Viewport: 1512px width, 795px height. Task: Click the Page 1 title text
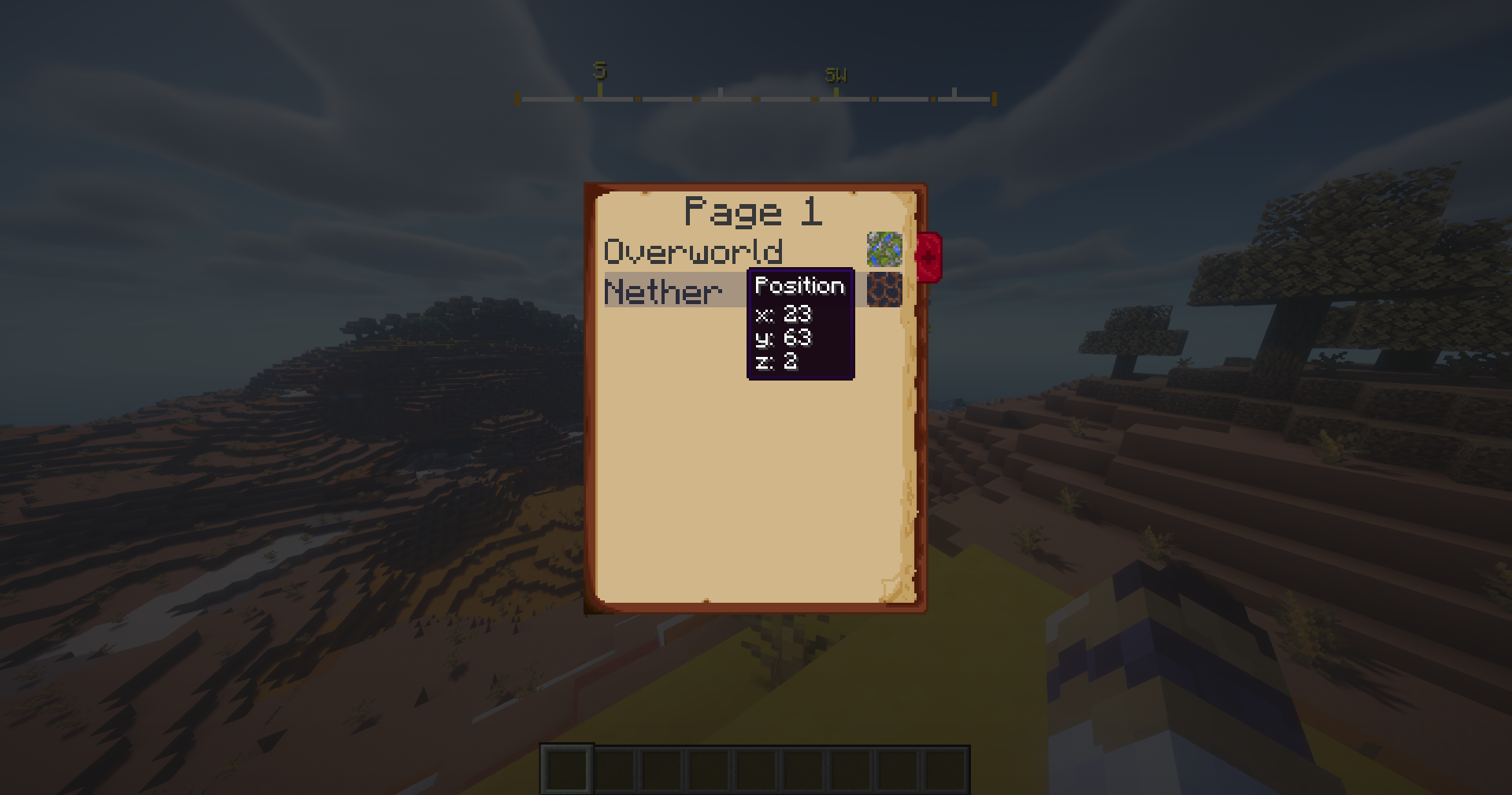(x=754, y=210)
